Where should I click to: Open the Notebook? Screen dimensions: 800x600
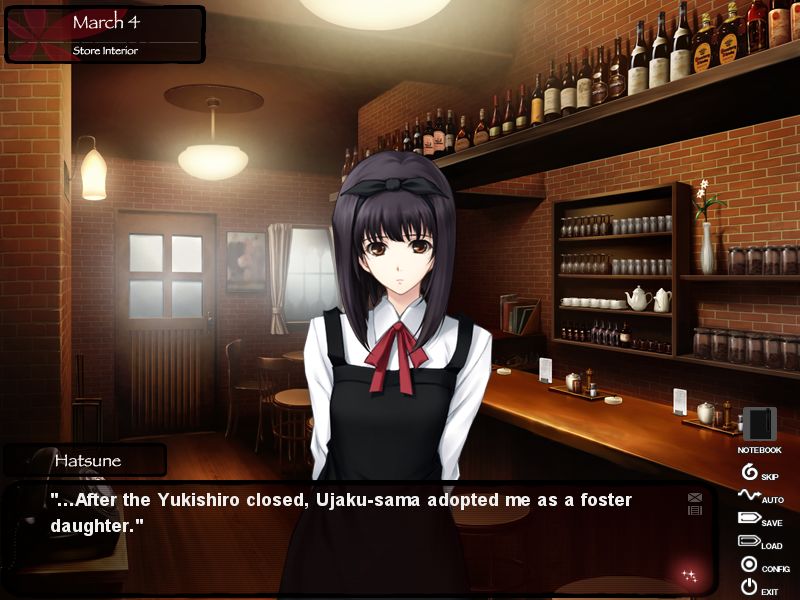click(x=759, y=426)
